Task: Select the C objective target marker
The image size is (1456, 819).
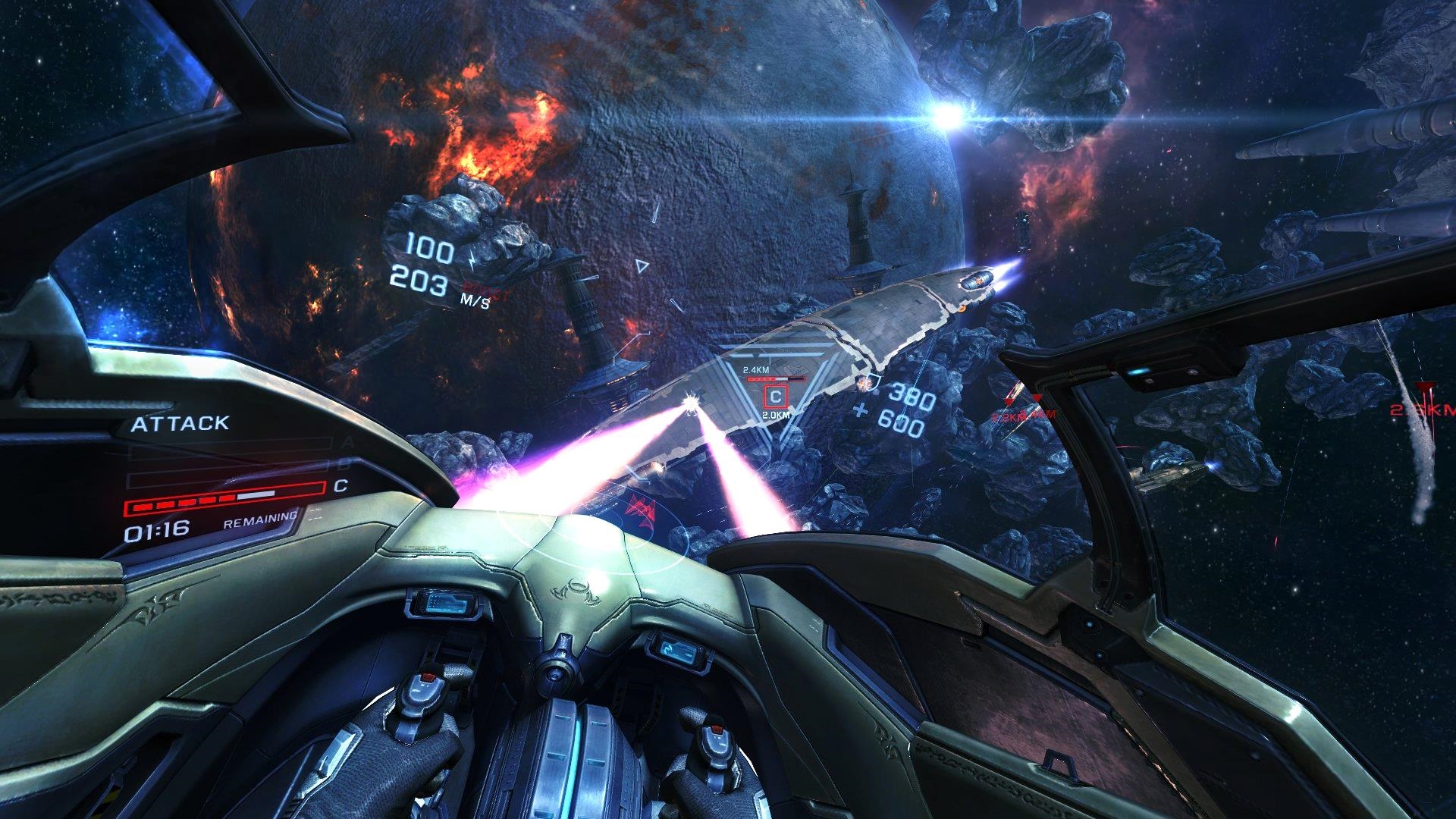Action: [776, 396]
